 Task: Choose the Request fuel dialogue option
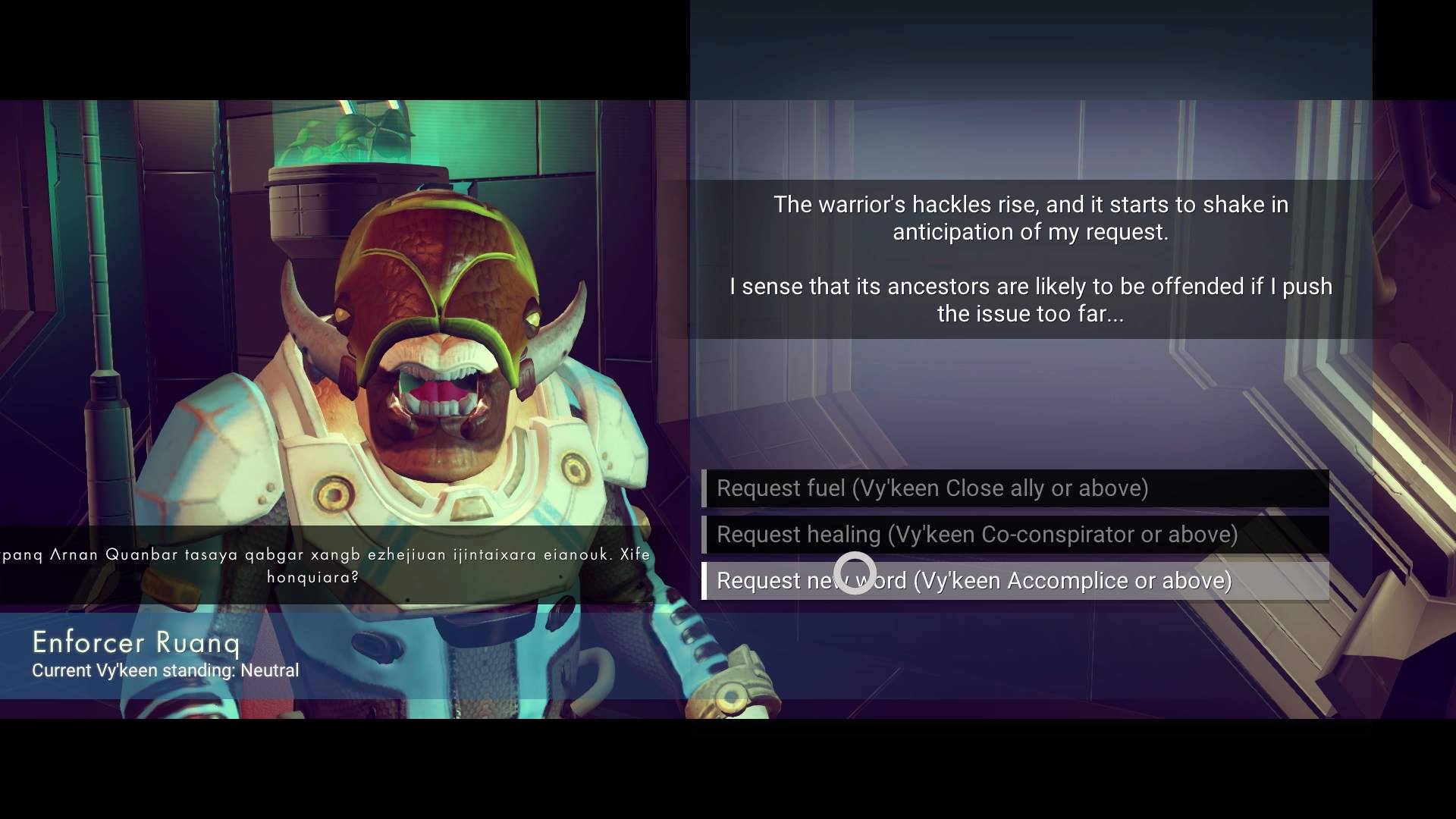(x=1015, y=488)
